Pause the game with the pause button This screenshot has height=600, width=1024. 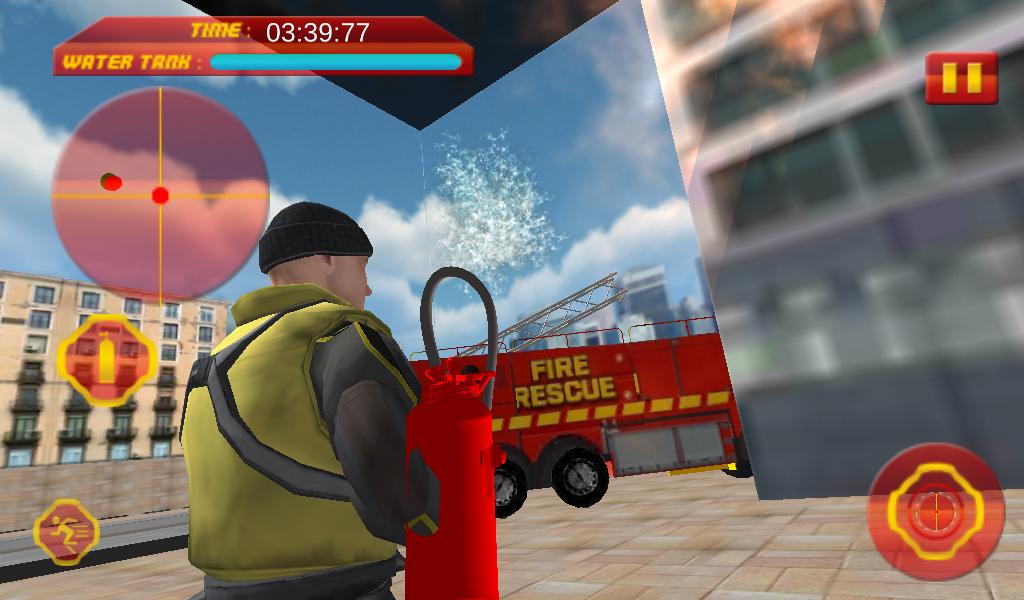pos(961,78)
